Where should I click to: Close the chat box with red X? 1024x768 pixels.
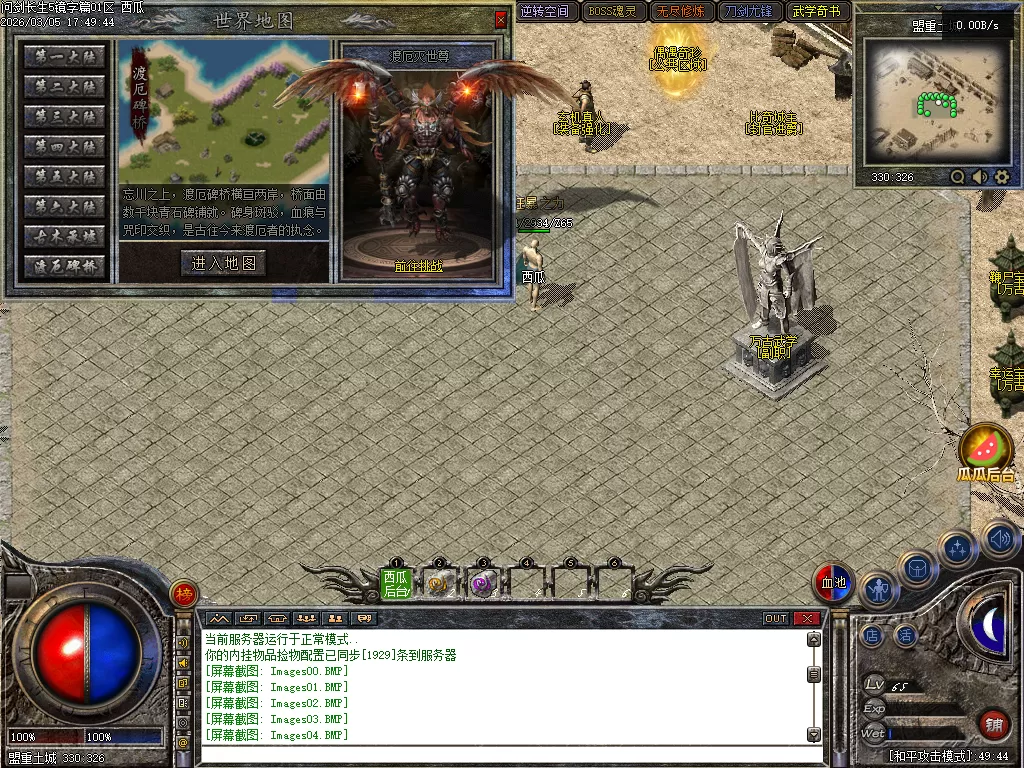pos(806,619)
